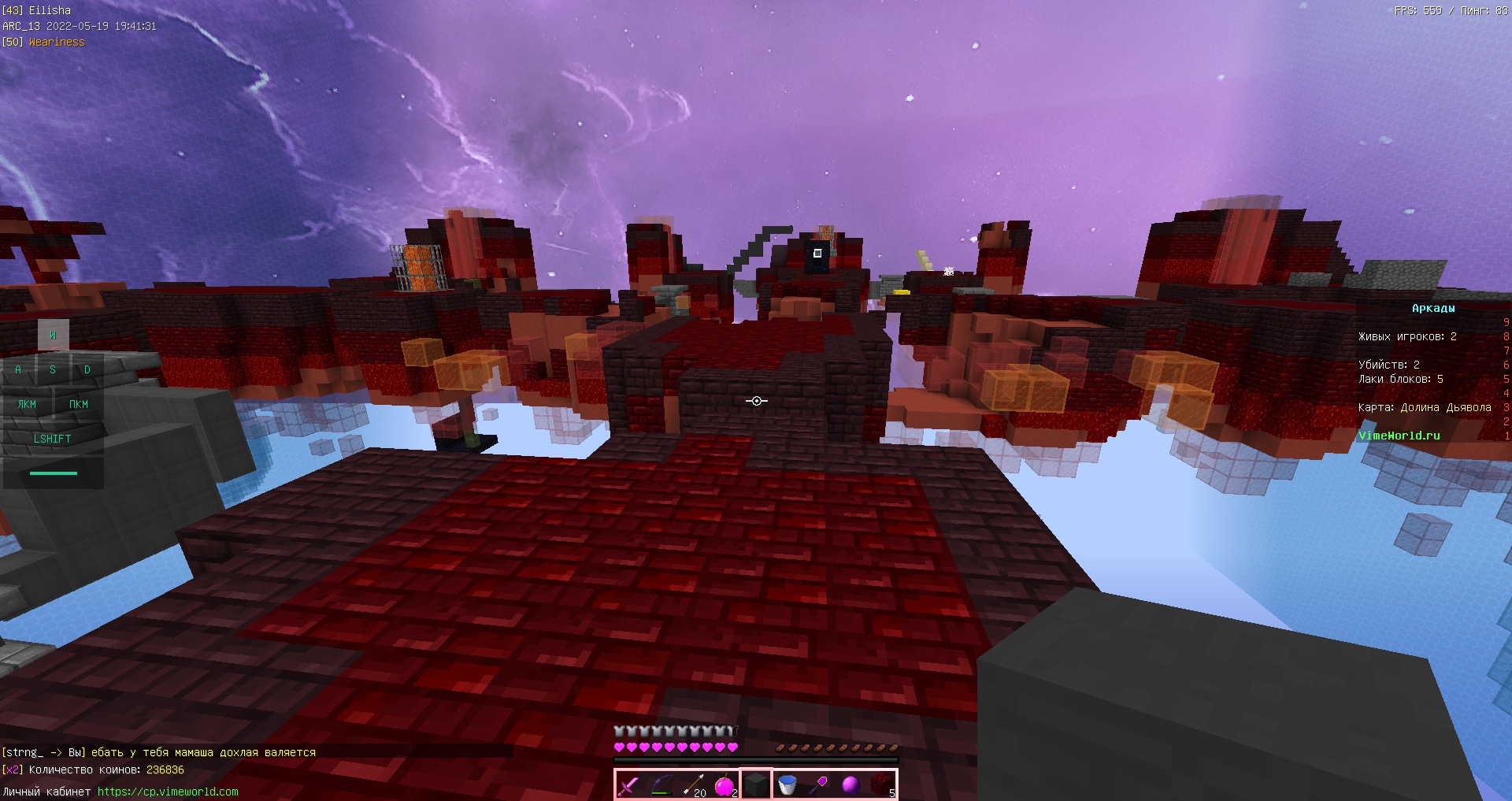Open the cp.vimeworld.com link in chat

tap(168, 792)
